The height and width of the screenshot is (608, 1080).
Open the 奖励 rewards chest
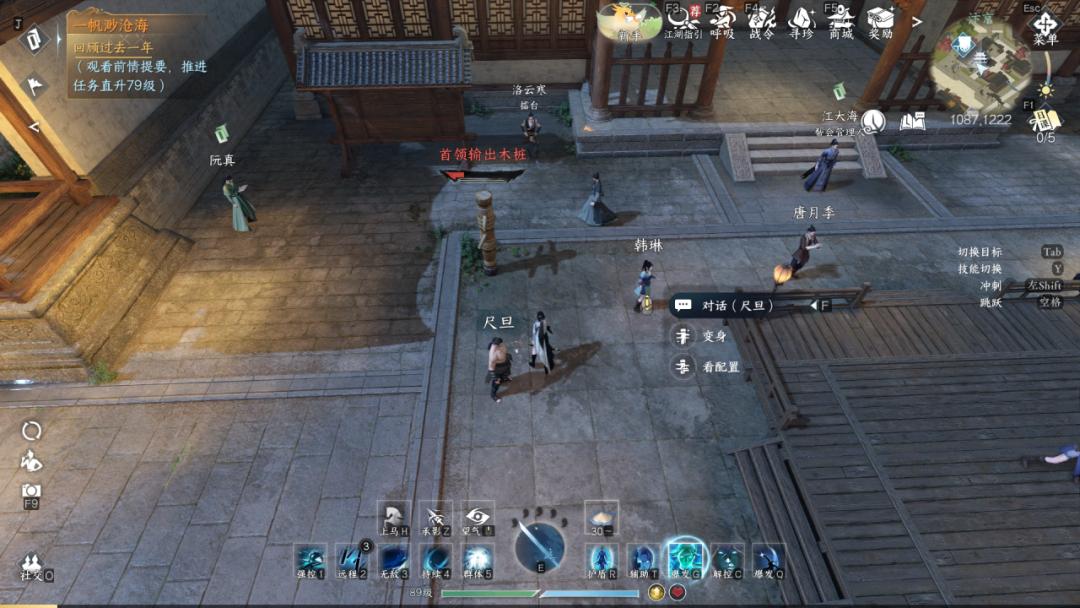pos(880,20)
